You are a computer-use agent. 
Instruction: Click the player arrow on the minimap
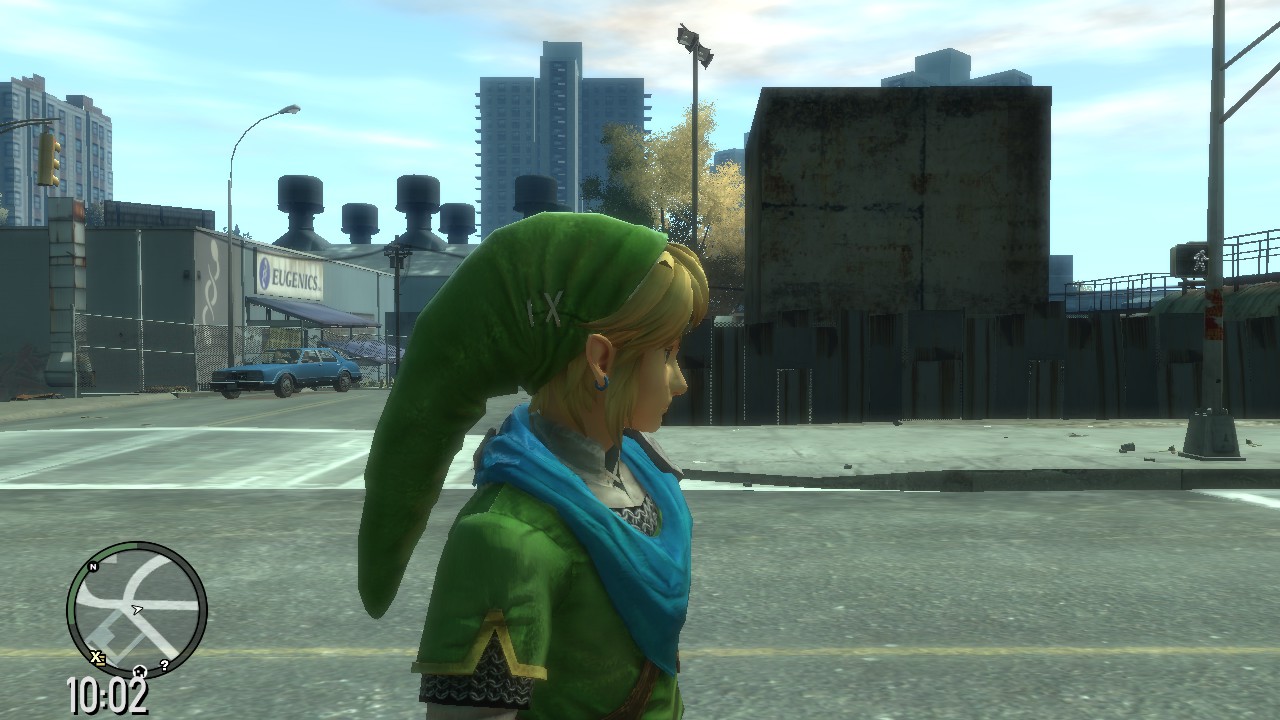point(137,609)
